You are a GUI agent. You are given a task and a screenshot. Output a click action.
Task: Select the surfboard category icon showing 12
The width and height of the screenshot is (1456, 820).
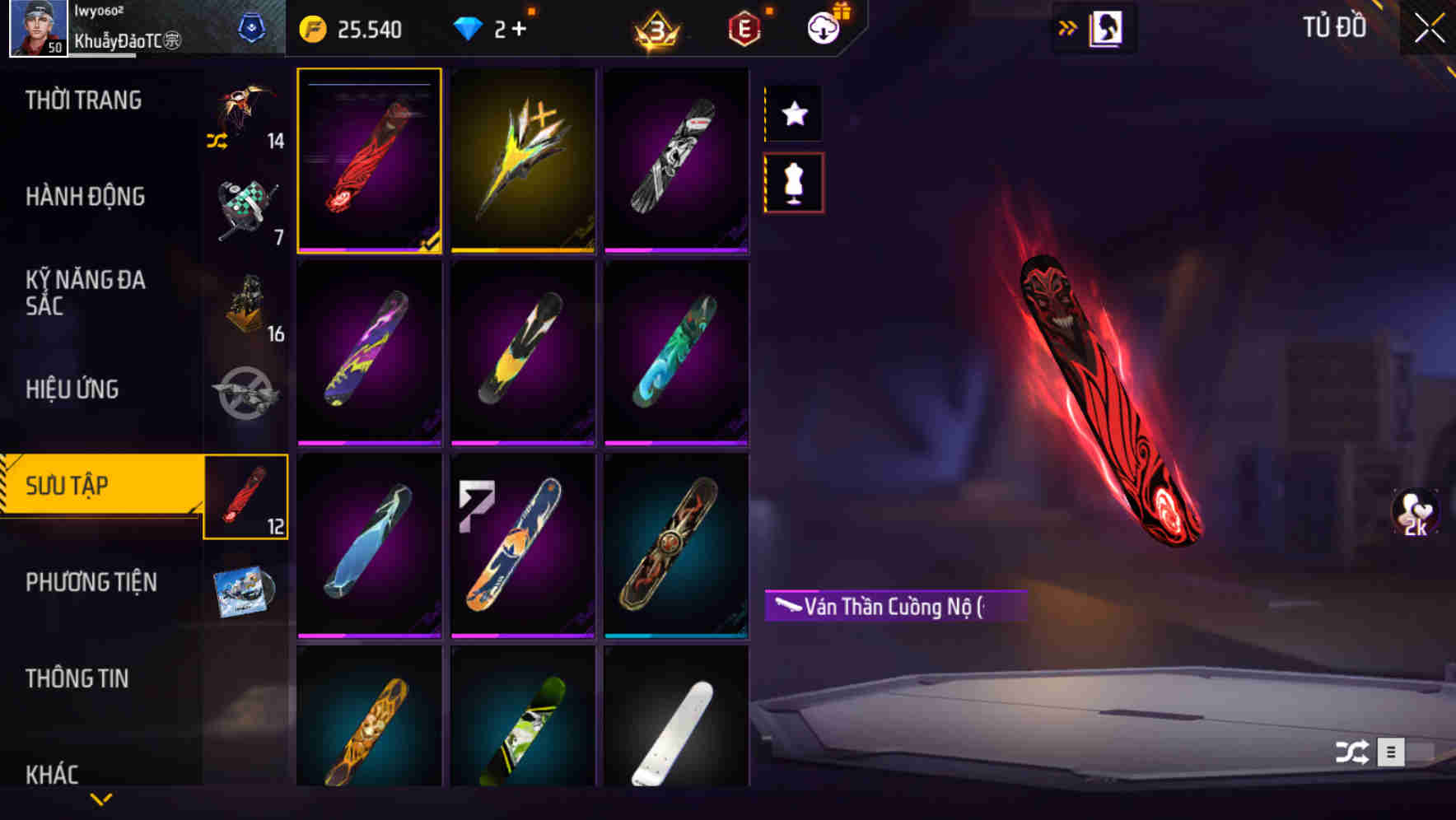[247, 498]
